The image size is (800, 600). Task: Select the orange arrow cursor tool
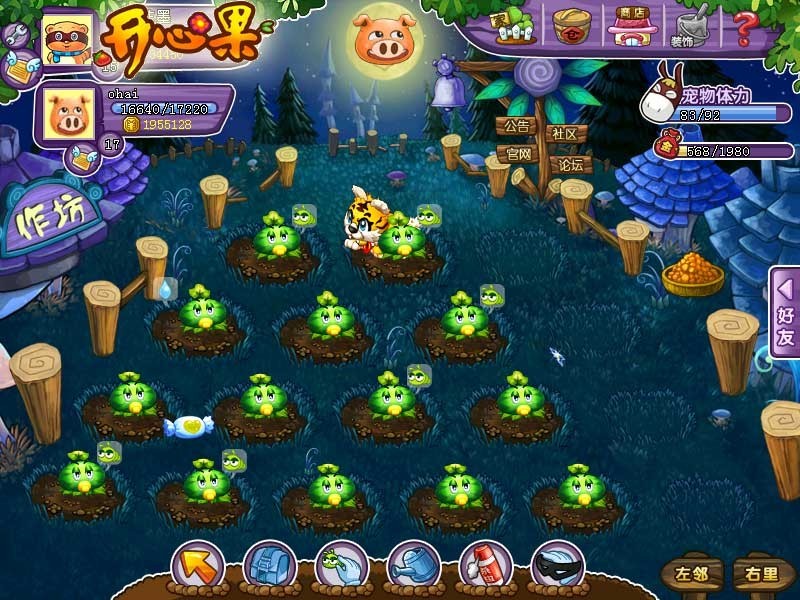[x=197, y=566]
